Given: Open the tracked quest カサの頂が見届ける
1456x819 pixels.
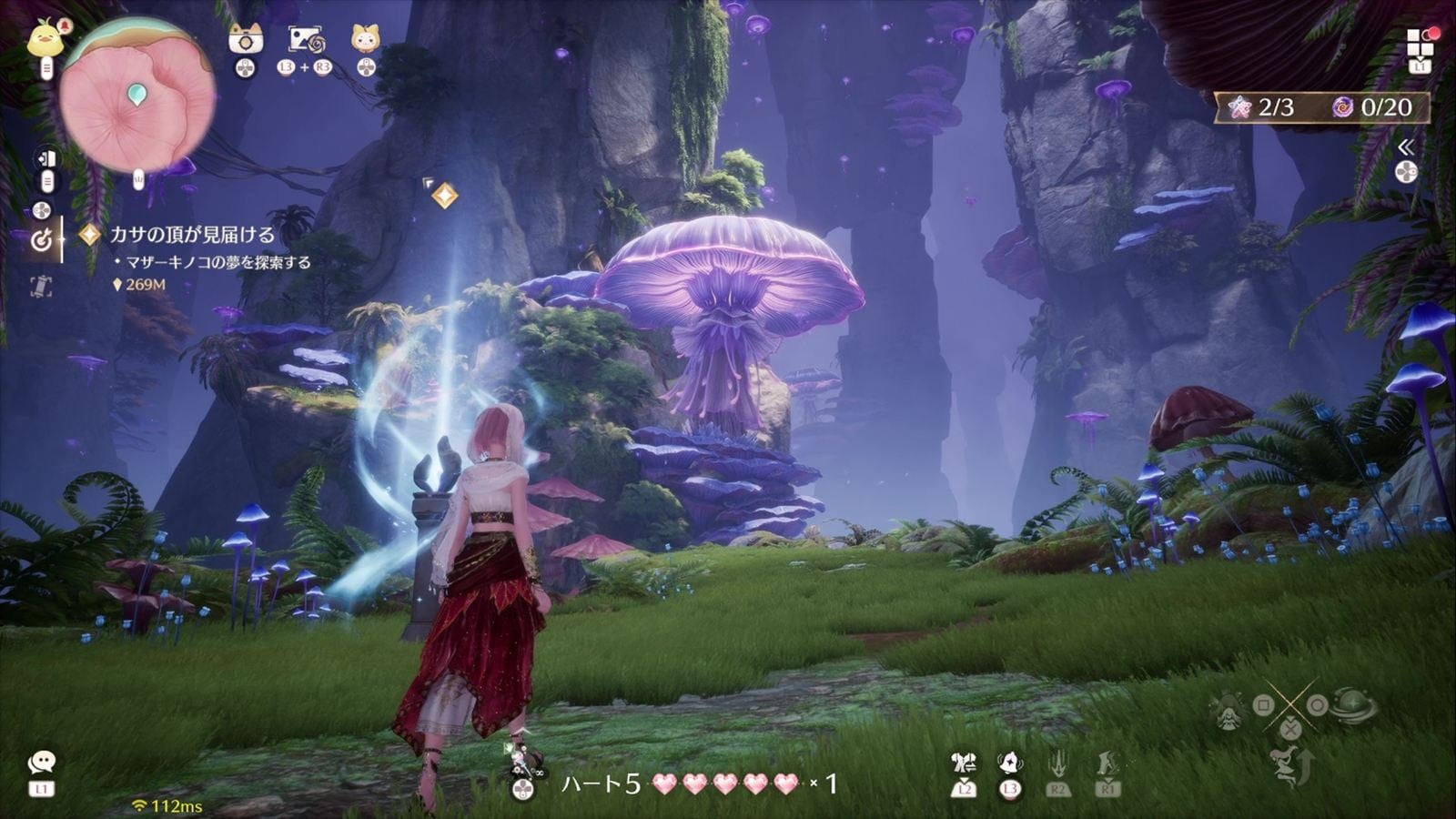Looking at the screenshot, I should tap(191, 235).
